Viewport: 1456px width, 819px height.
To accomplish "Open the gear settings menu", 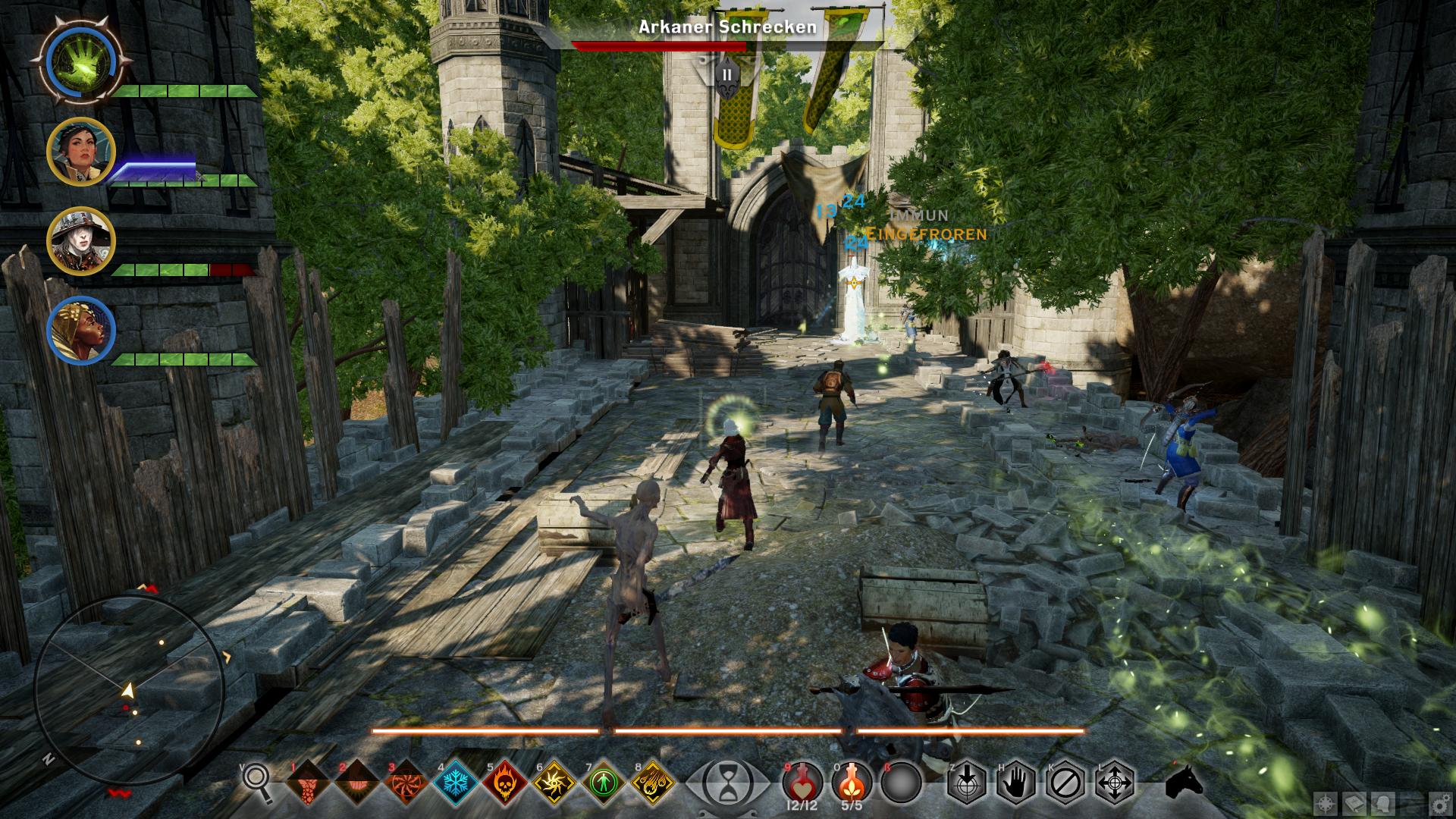I will coord(1439,802).
